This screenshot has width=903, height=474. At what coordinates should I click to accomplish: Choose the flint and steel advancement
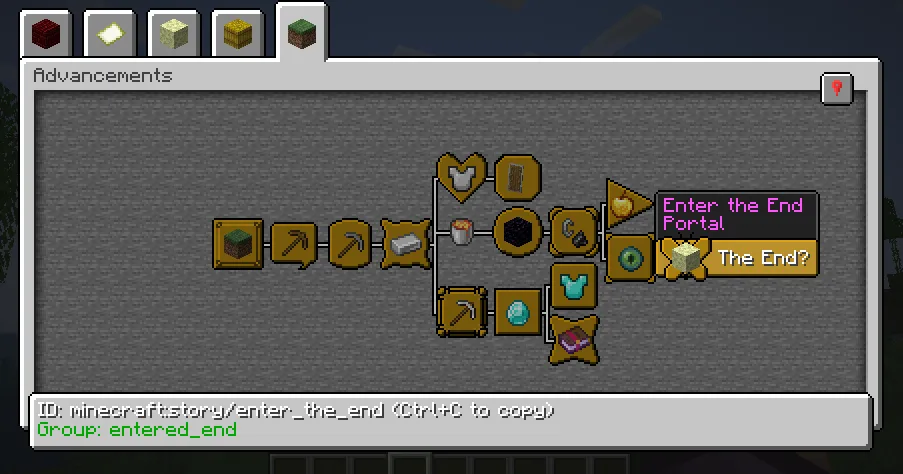click(x=573, y=234)
